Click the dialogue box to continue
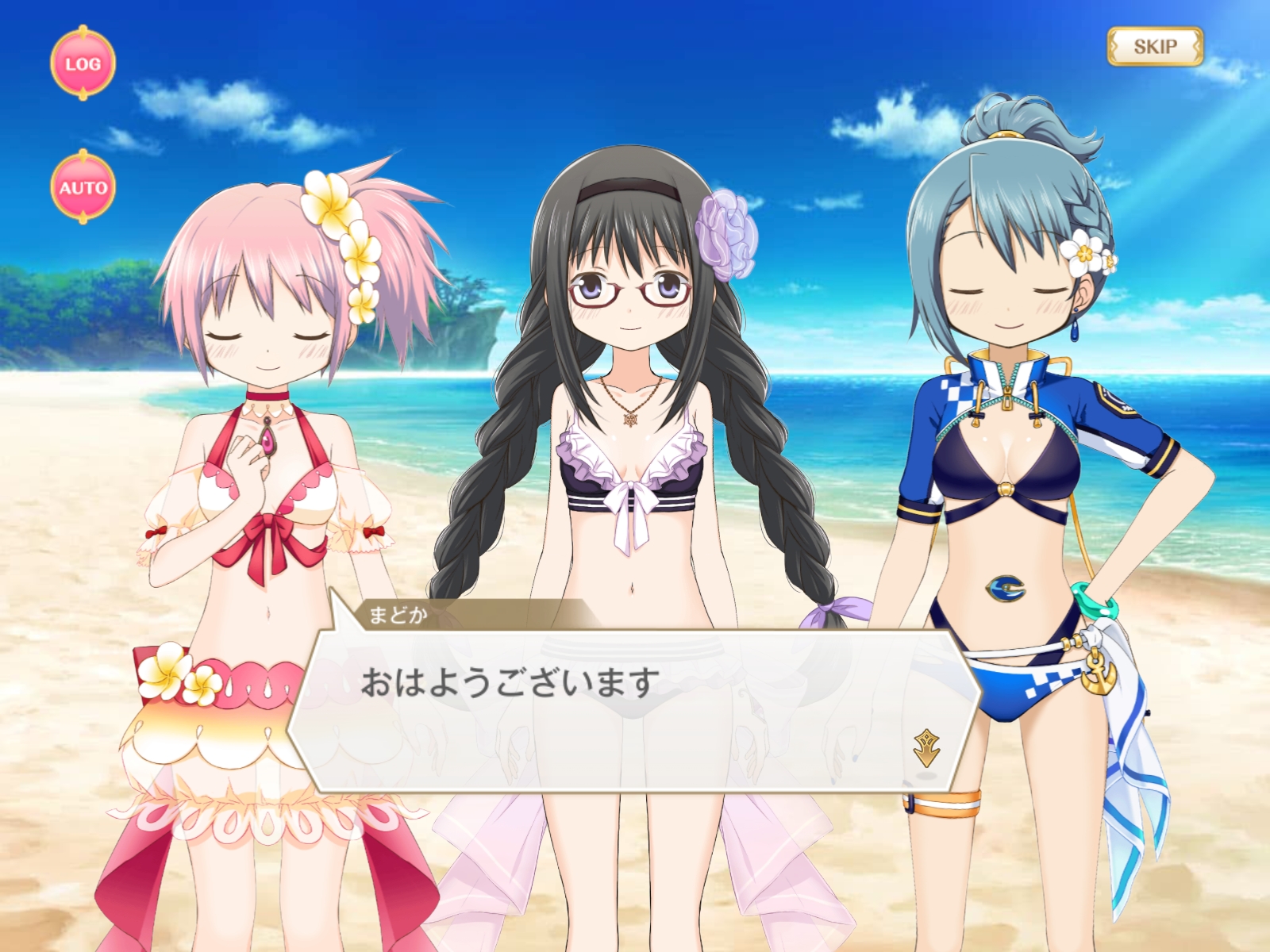Image resolution: width=1270 pixels, height=952 pixels. [x=627, y=706]
